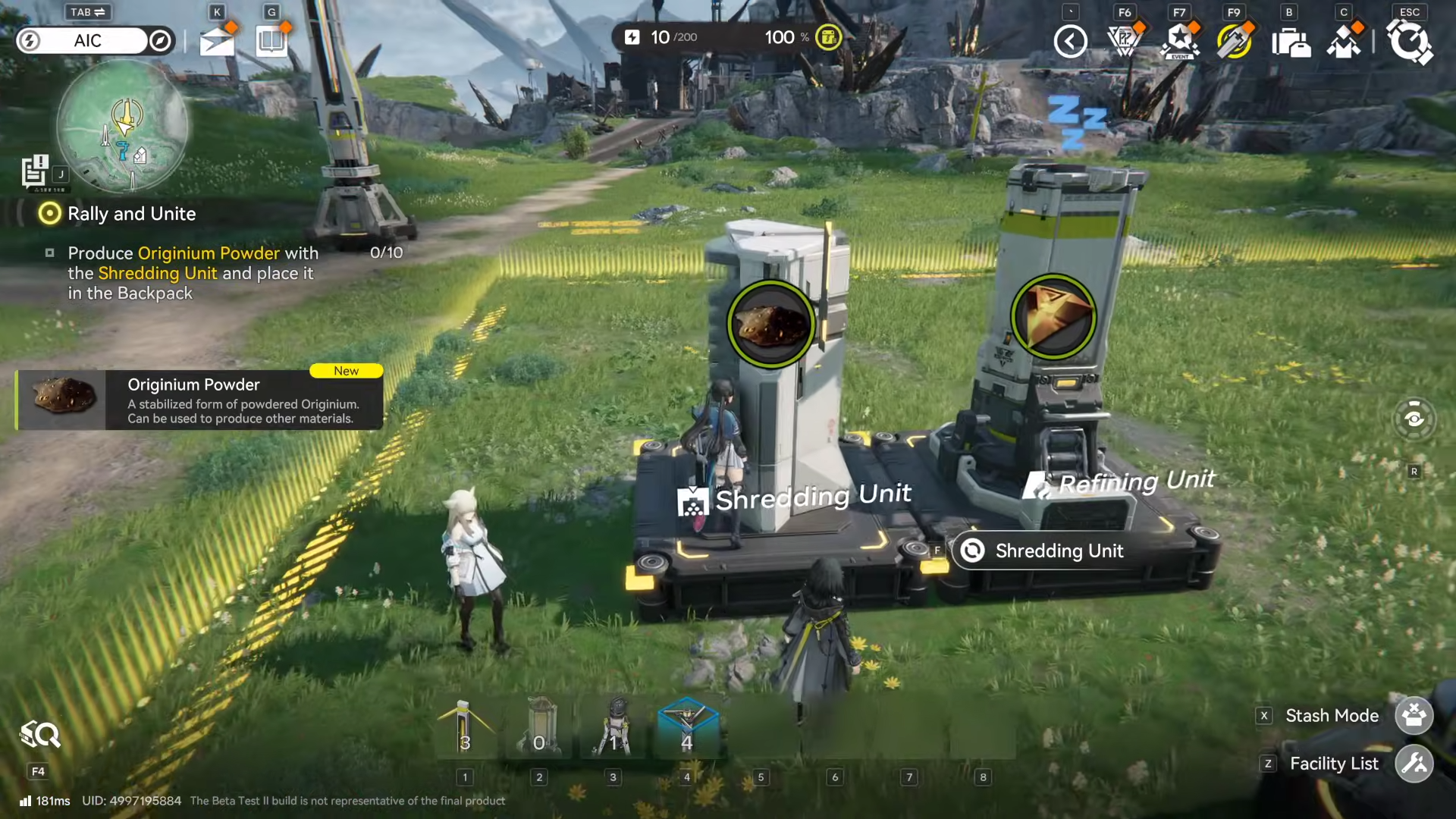Open the mail envelope icon
Image resolution: width=1456 pixels, height=819 pixels.
coord(216,41)
